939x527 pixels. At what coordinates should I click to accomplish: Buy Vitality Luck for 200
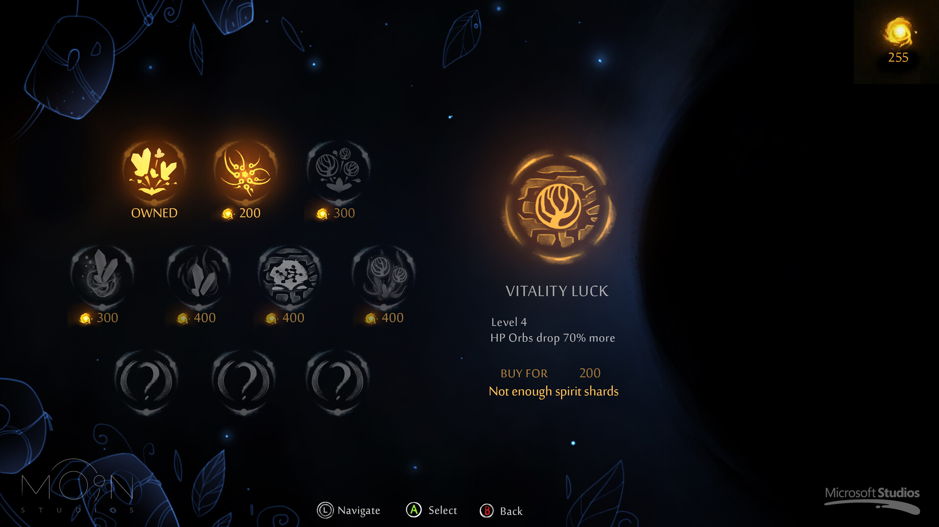tap(551, 373)
